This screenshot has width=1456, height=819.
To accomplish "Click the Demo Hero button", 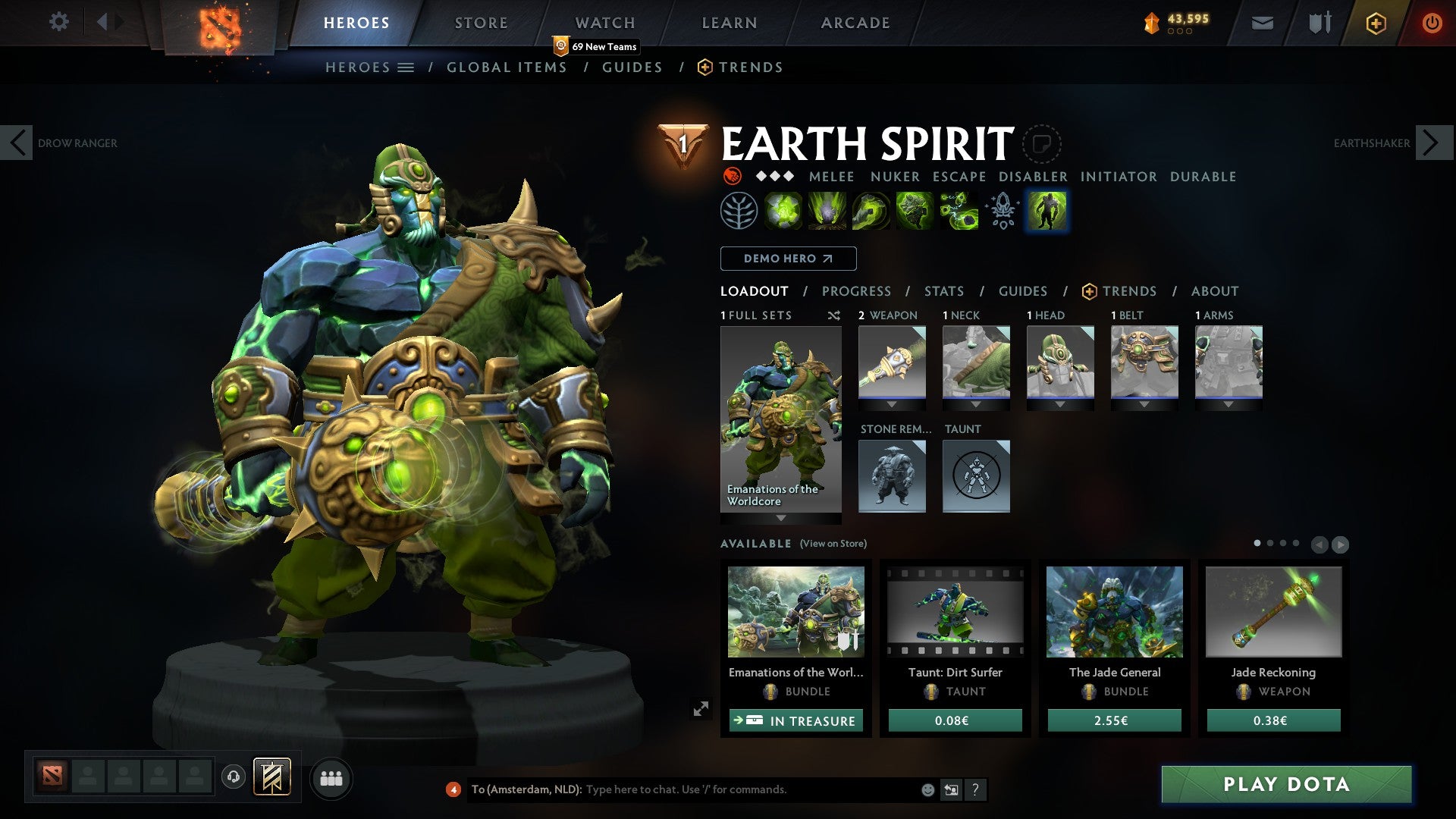I will (x=787, y=258).
